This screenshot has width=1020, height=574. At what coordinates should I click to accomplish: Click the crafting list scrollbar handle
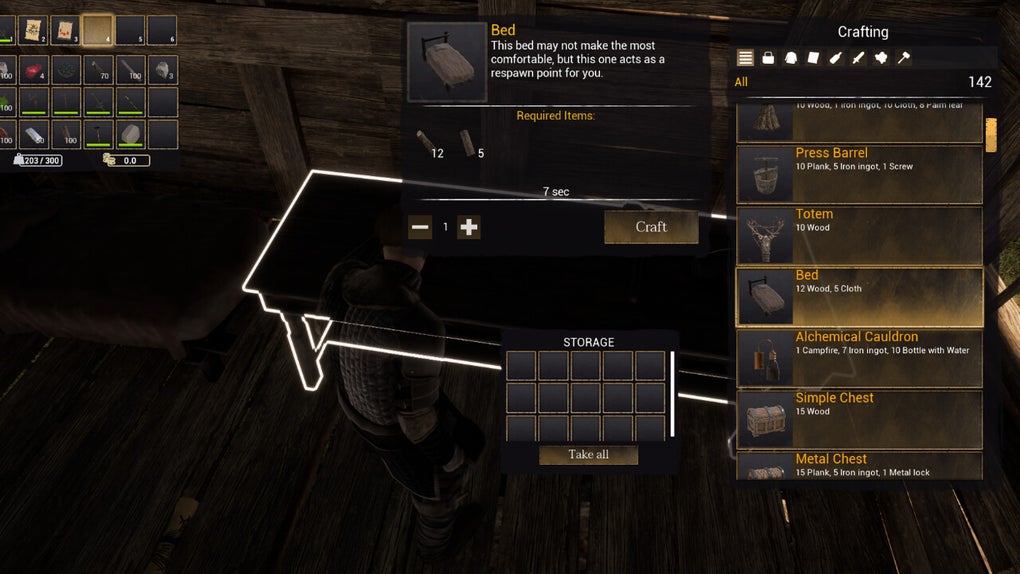[x=991, y=135]
